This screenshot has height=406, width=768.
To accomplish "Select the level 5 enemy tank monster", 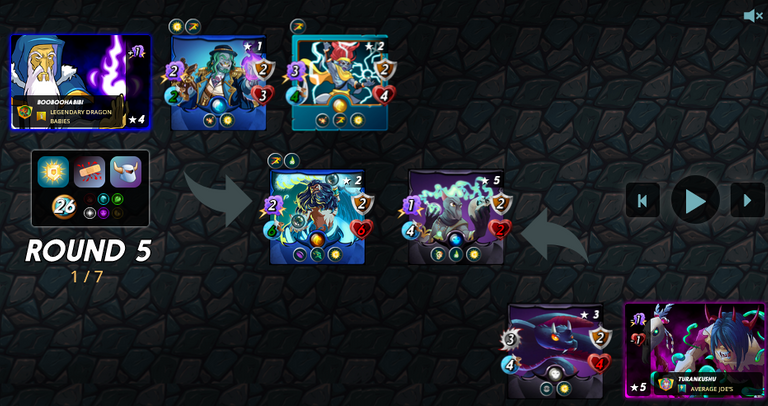I will (x=456, y=216).
